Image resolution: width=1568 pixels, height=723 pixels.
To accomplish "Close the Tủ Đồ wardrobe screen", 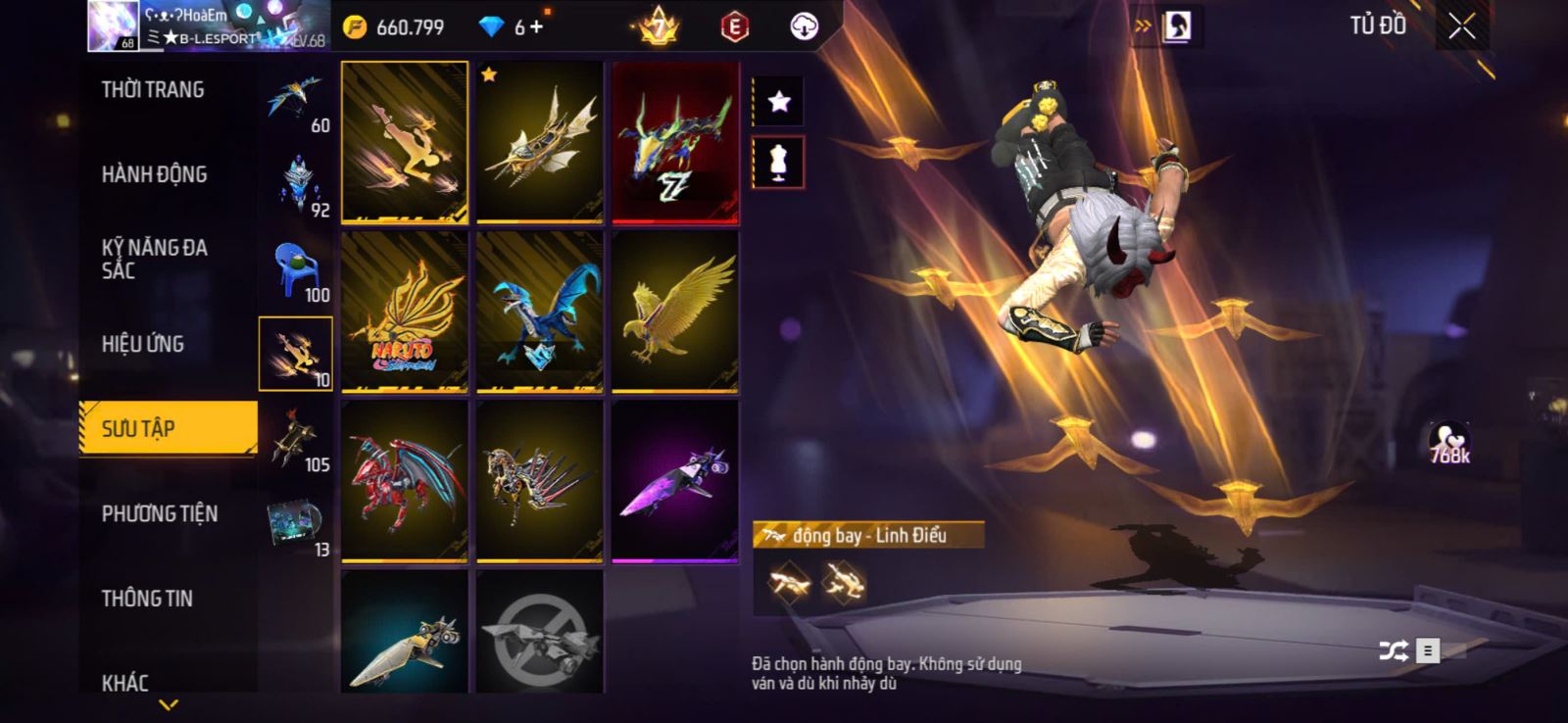I will [x=1461, y=26].
